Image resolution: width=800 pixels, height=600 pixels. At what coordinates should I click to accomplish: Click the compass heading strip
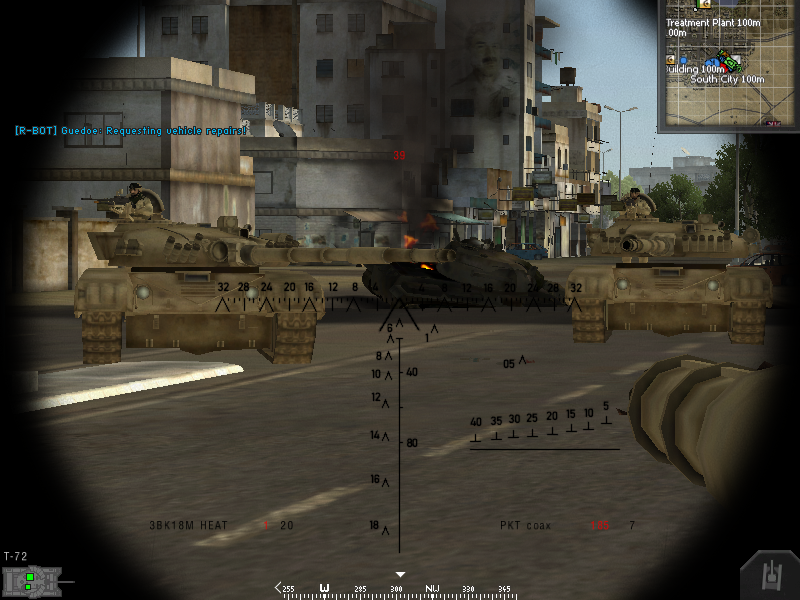click(400, 589)
